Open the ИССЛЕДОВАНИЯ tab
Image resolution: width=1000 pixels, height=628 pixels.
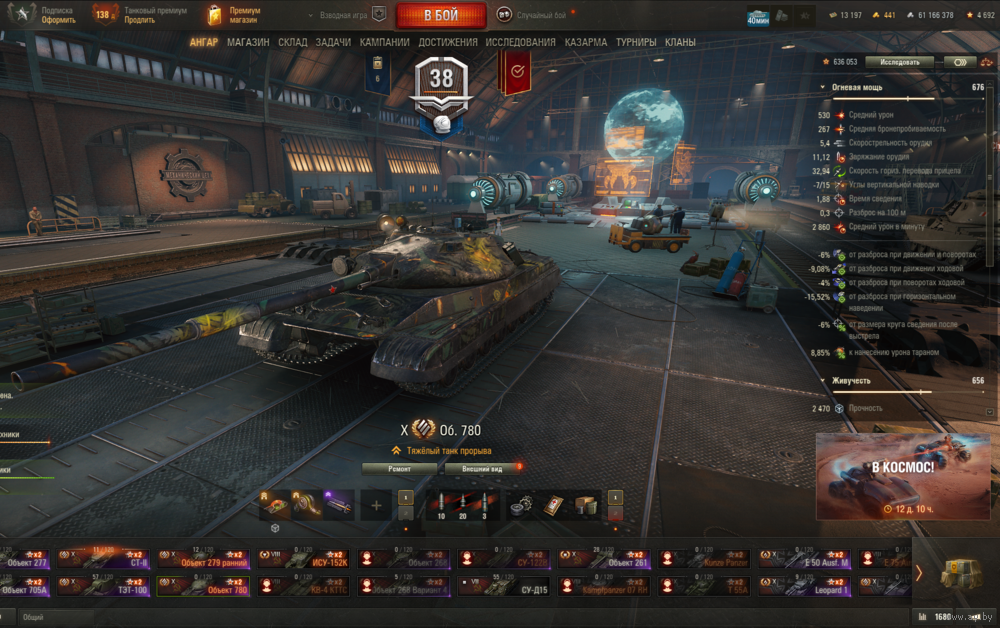[x=520, y=42]
